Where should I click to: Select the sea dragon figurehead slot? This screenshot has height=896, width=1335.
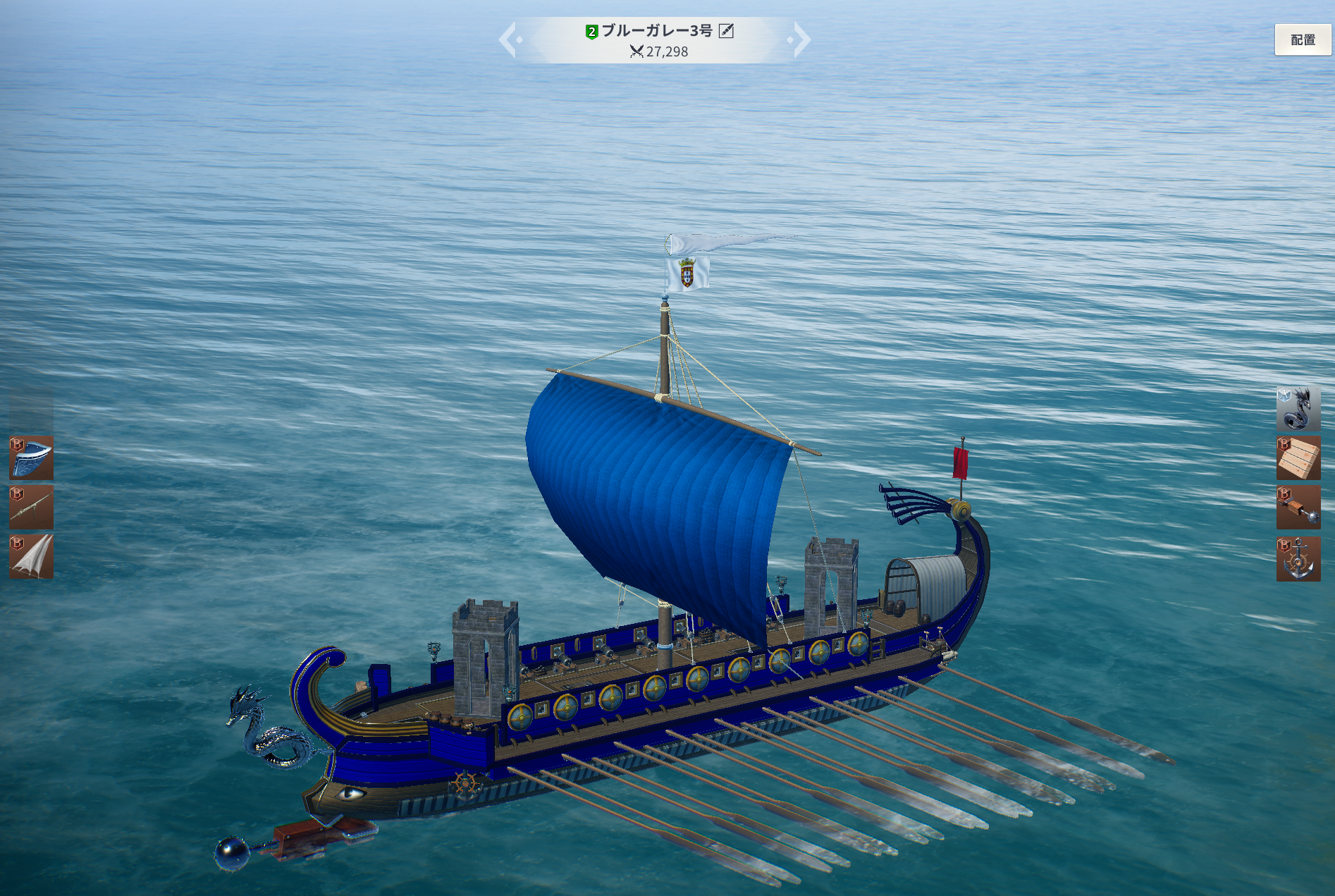point(1298,408)
